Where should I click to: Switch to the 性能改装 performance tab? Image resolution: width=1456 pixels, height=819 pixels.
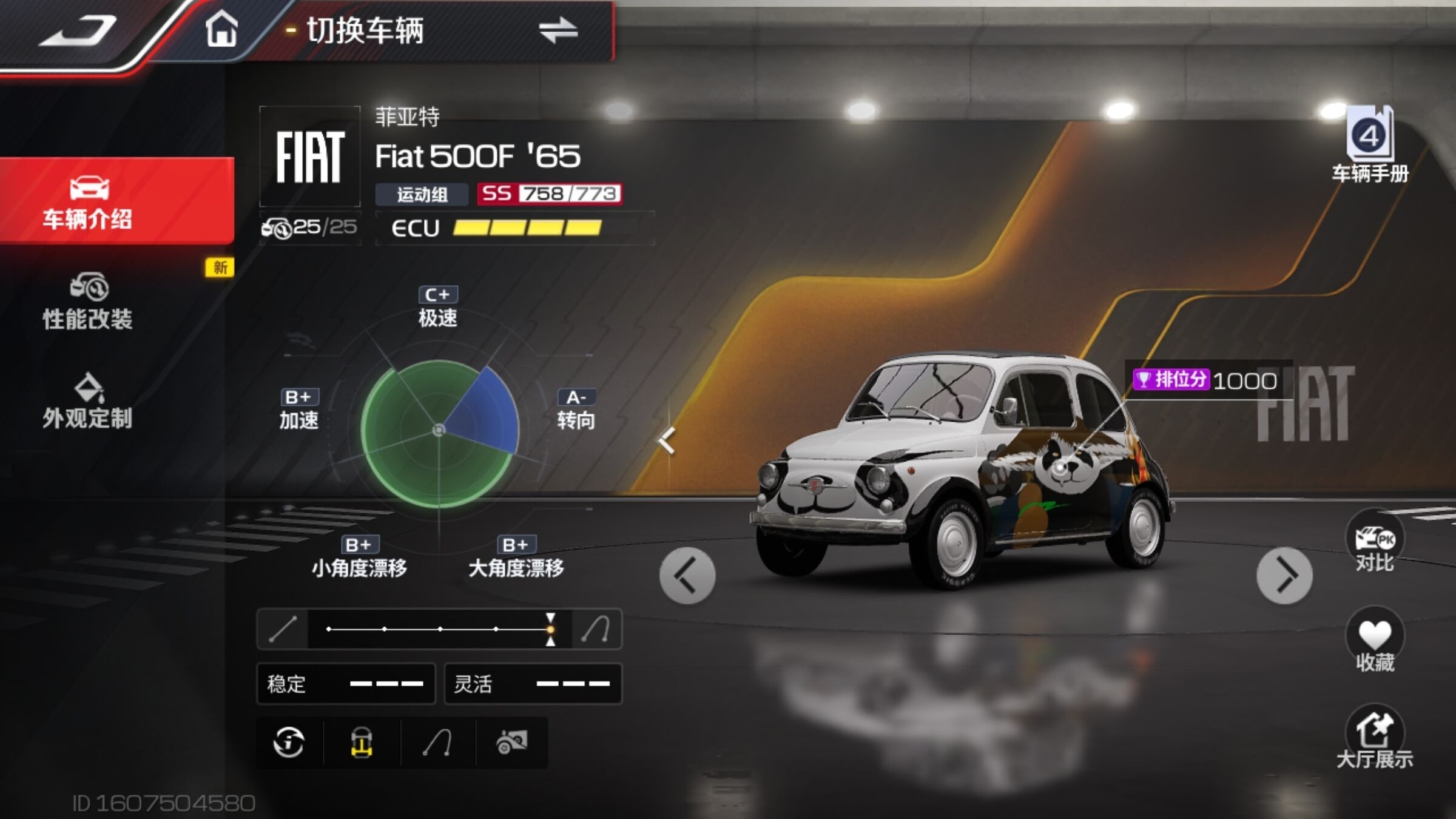coord(89,302)
